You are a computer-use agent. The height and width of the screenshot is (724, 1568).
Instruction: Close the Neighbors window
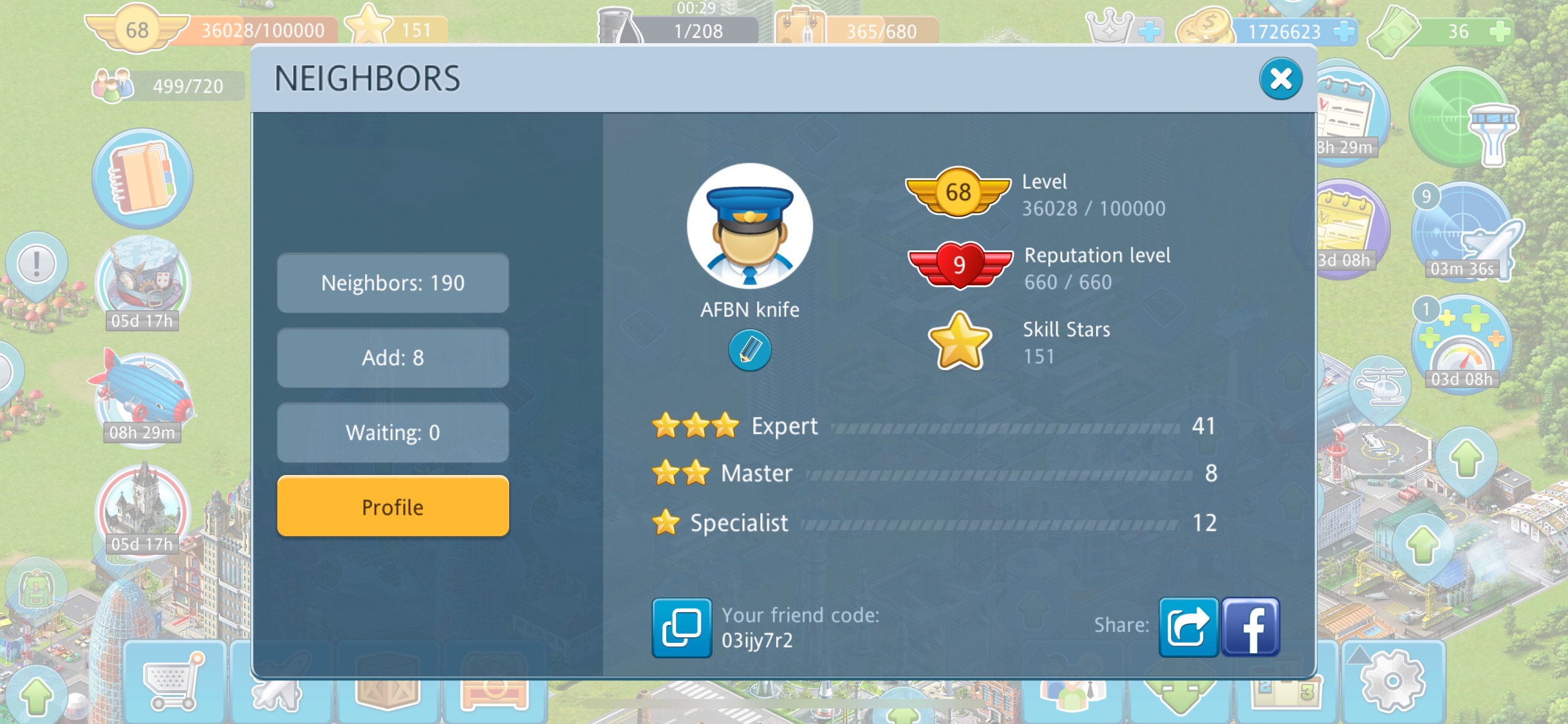click(1280, 79)
